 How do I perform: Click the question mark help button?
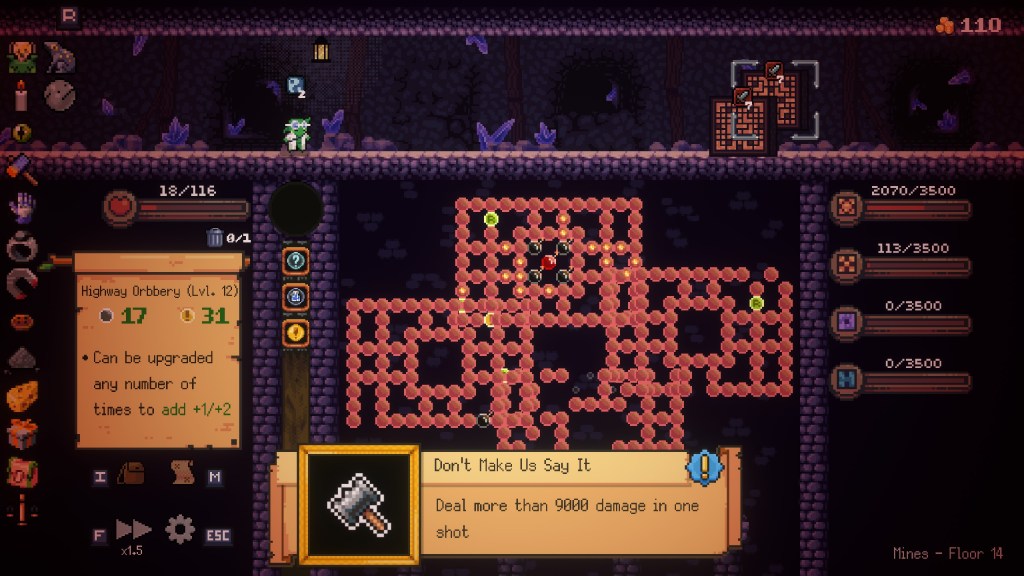[296, 261]
